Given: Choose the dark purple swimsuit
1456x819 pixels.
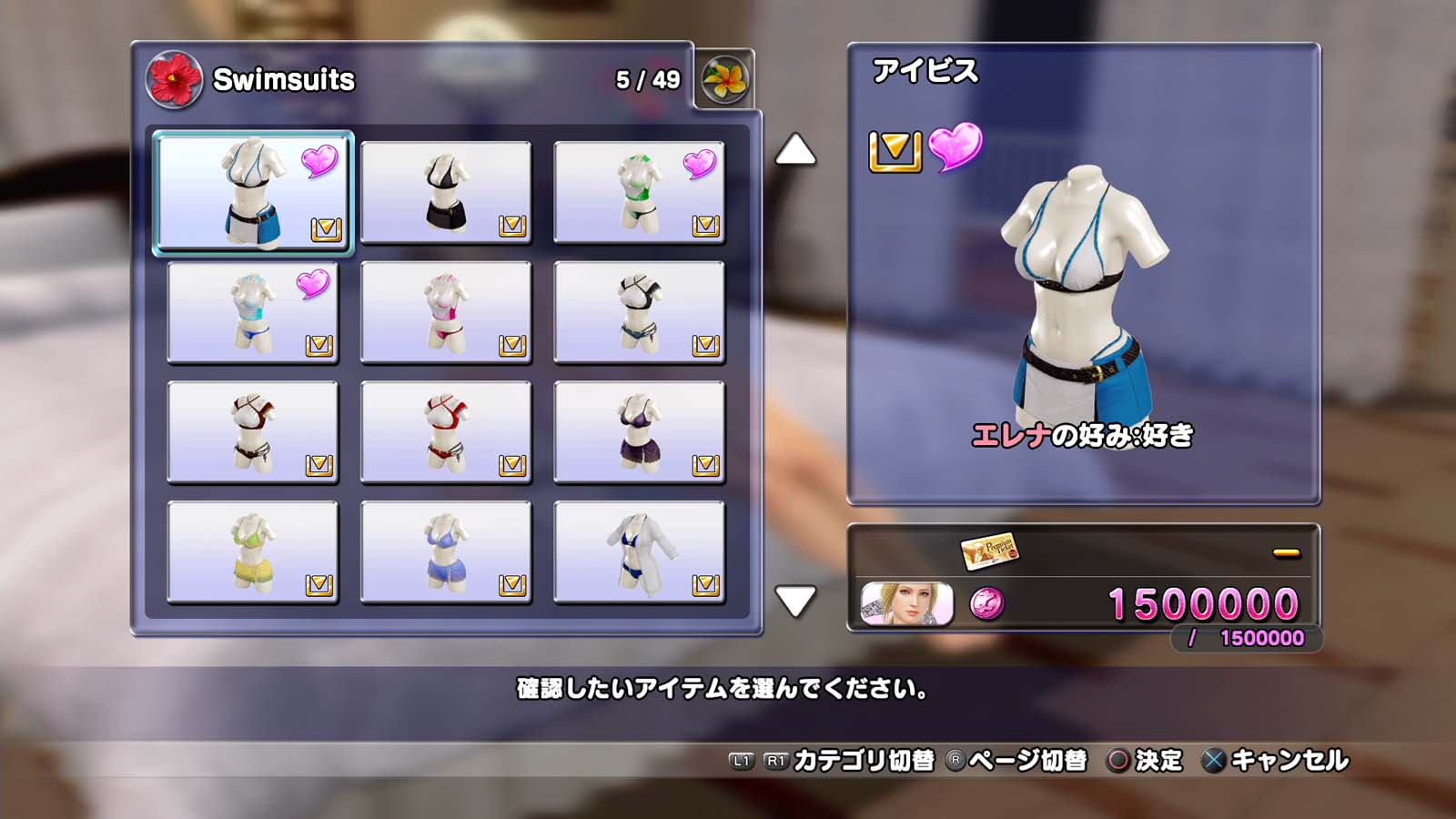Looking at the screenshot, I should tap(639, 433).
